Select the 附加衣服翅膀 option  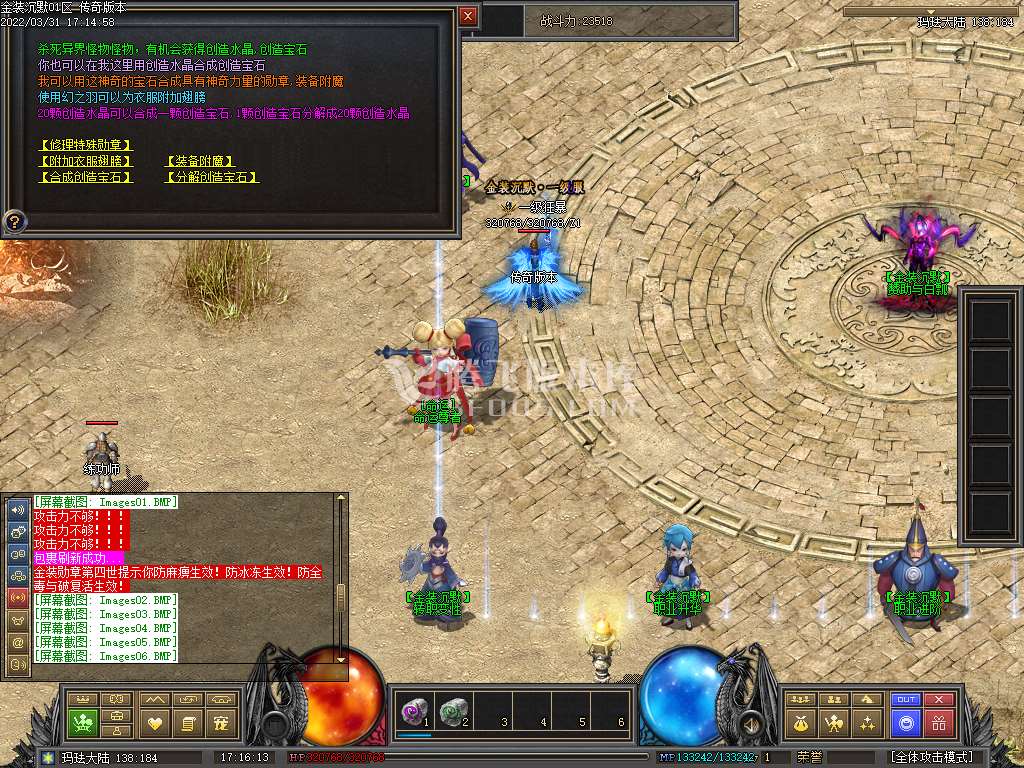tap(85, 161)
